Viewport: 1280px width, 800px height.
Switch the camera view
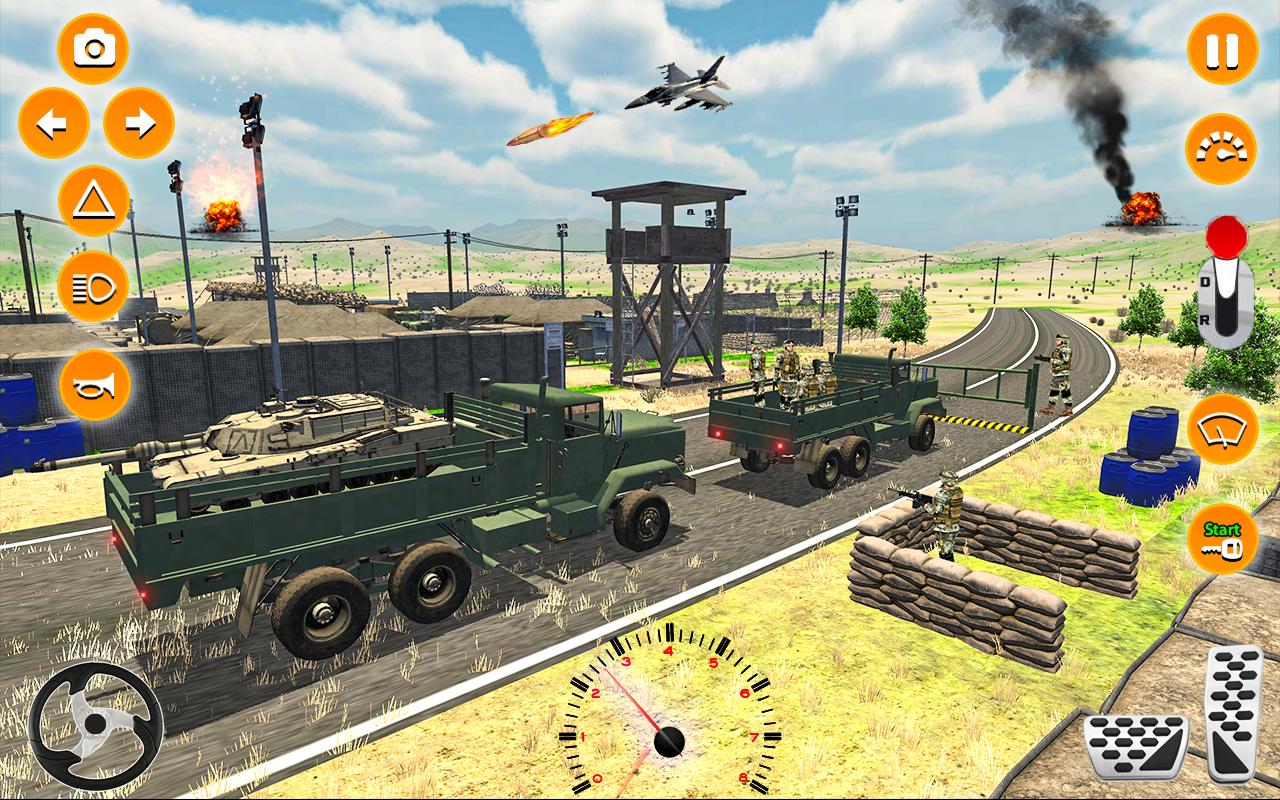pos(93,49)
